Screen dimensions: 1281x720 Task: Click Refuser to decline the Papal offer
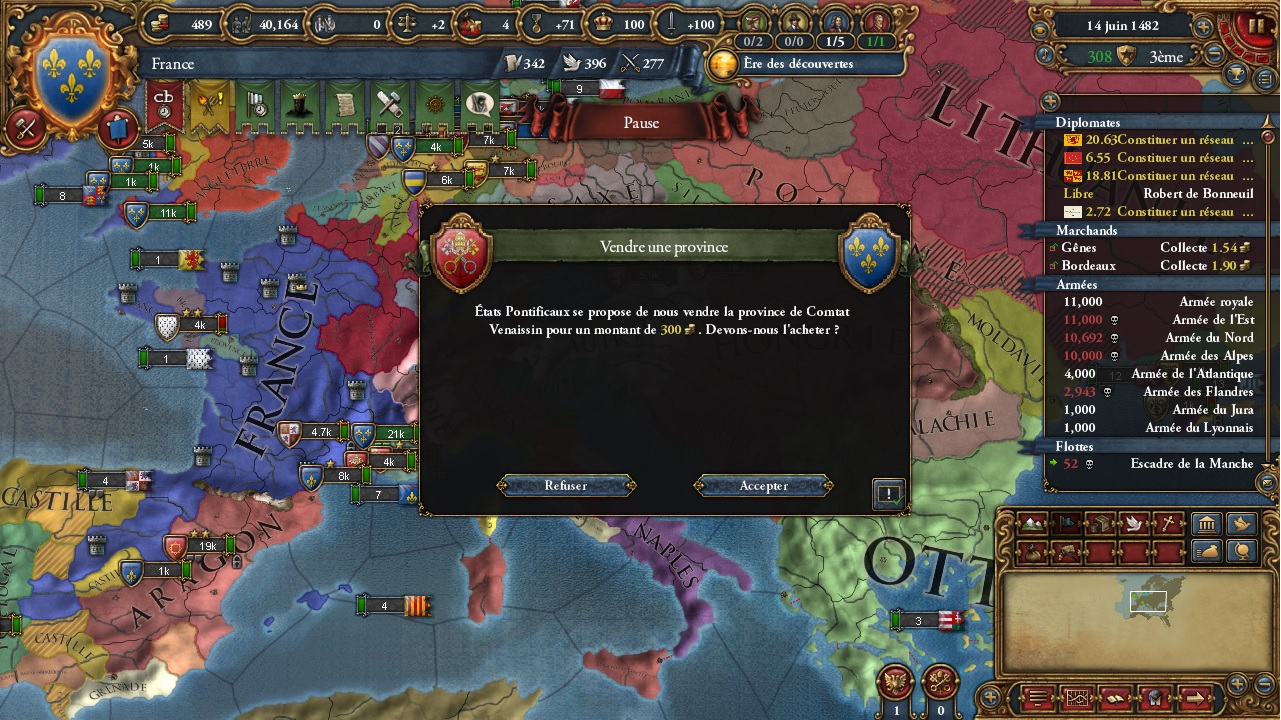(x=566, y=486)
